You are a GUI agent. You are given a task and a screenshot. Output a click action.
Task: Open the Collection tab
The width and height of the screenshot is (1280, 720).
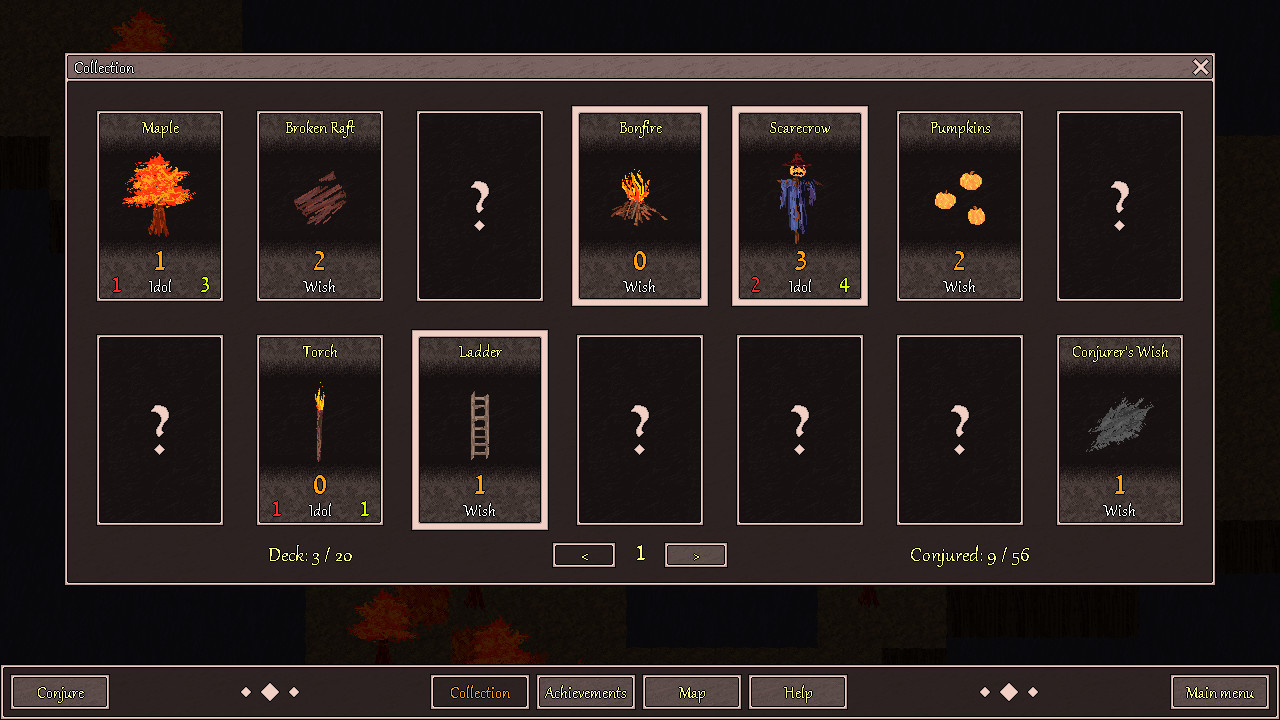(x=479, y=691)
